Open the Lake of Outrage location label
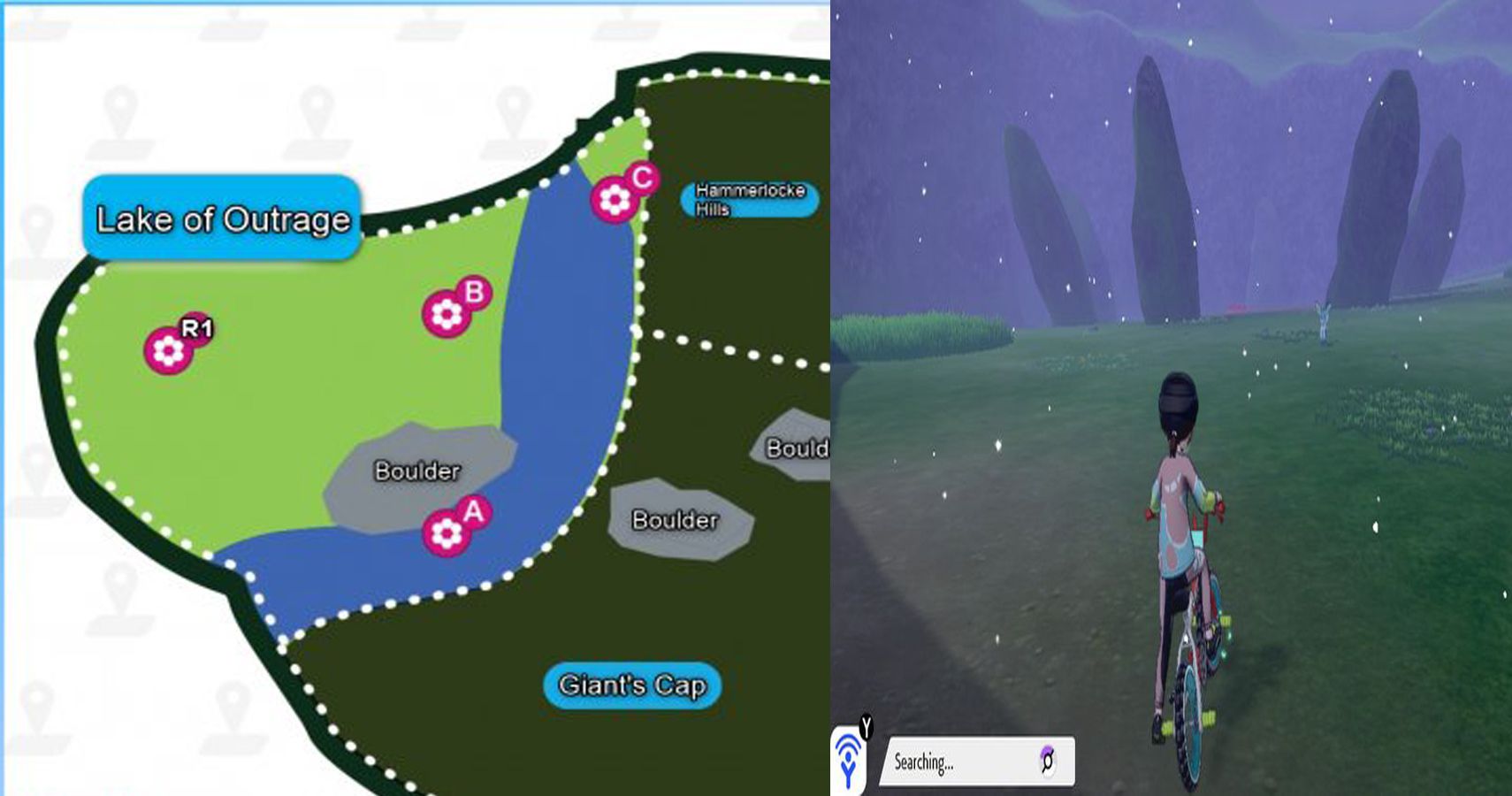 (x=221, y=218)
